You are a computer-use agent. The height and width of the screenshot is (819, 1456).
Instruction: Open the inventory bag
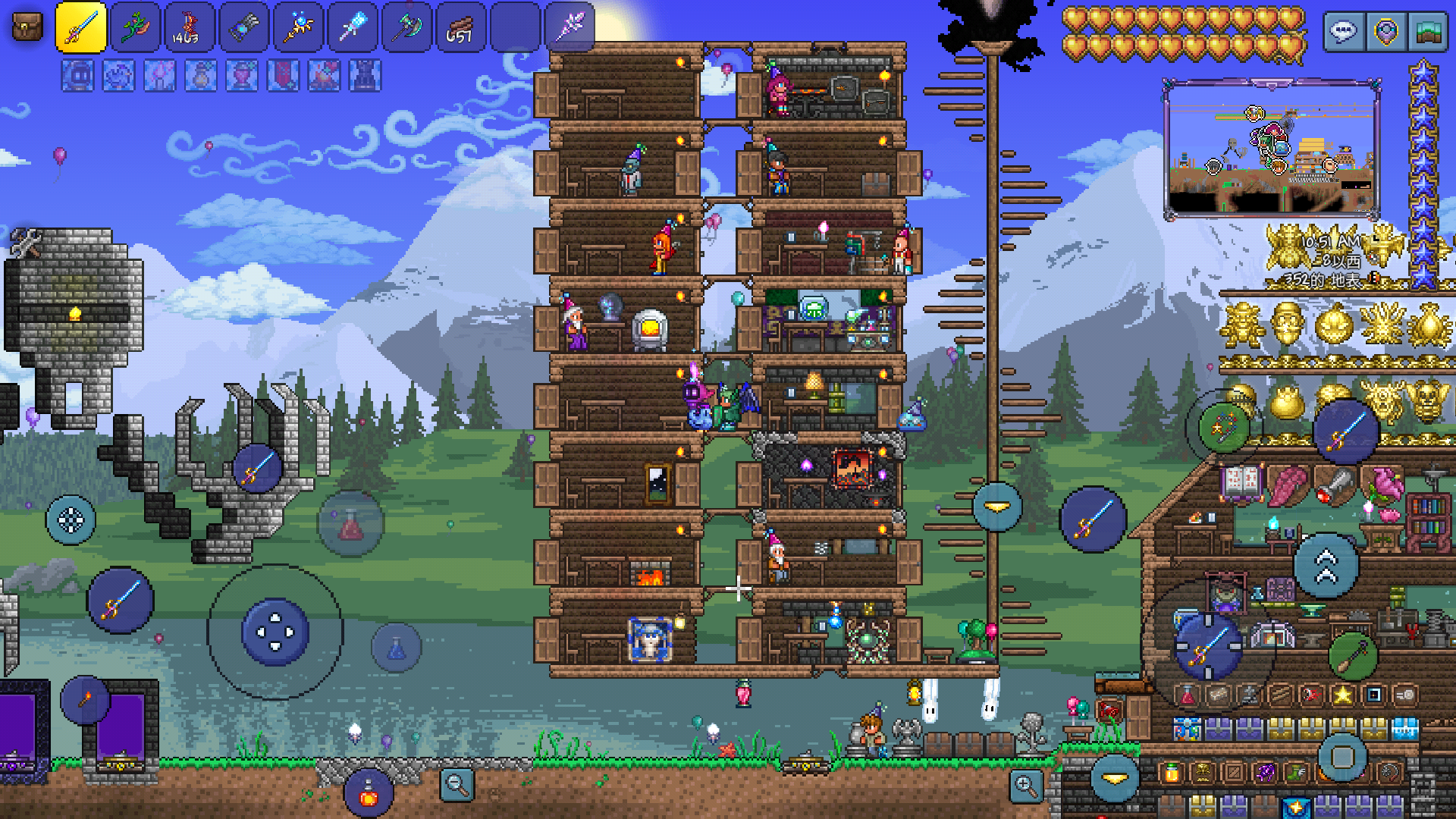click(x=28, y=28)
